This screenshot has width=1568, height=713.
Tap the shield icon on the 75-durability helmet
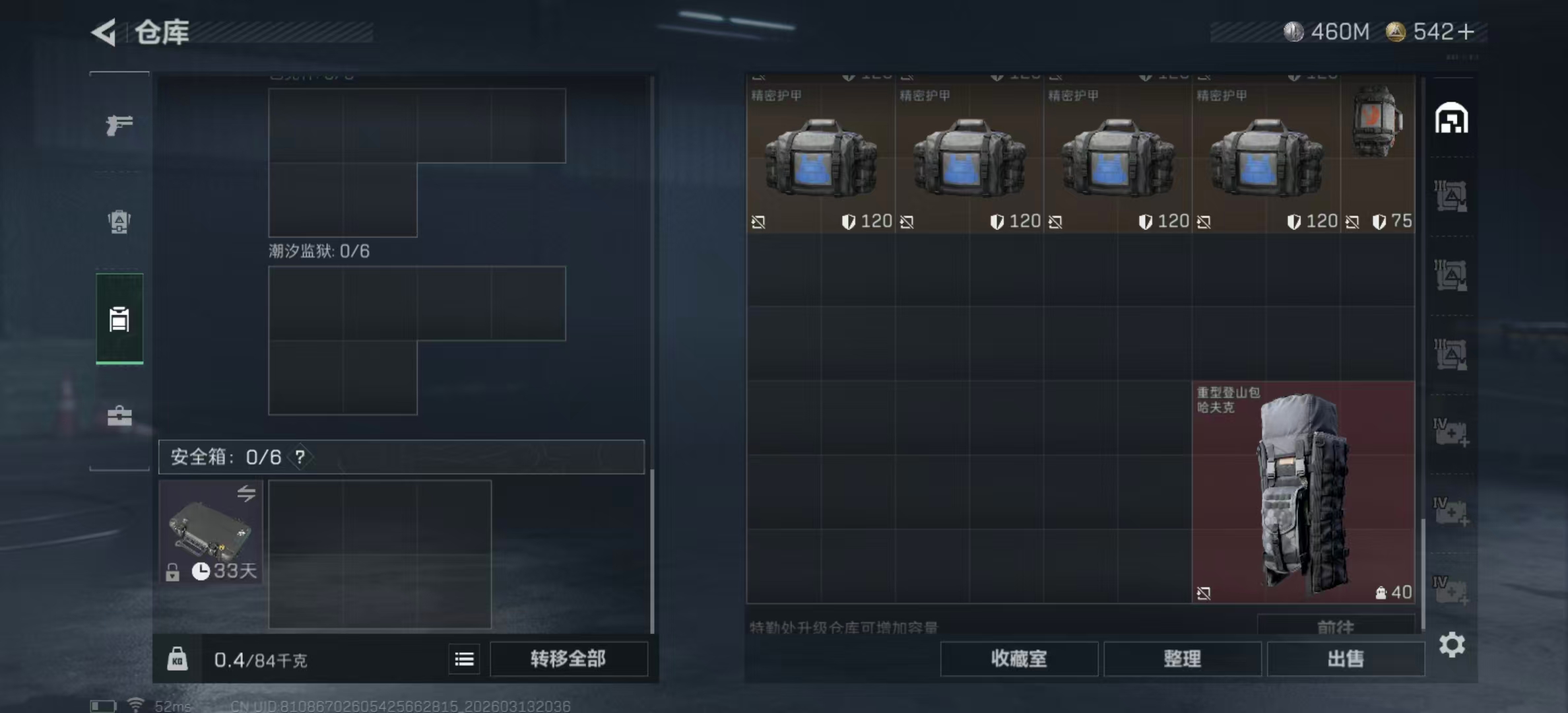click(1381, 222)
